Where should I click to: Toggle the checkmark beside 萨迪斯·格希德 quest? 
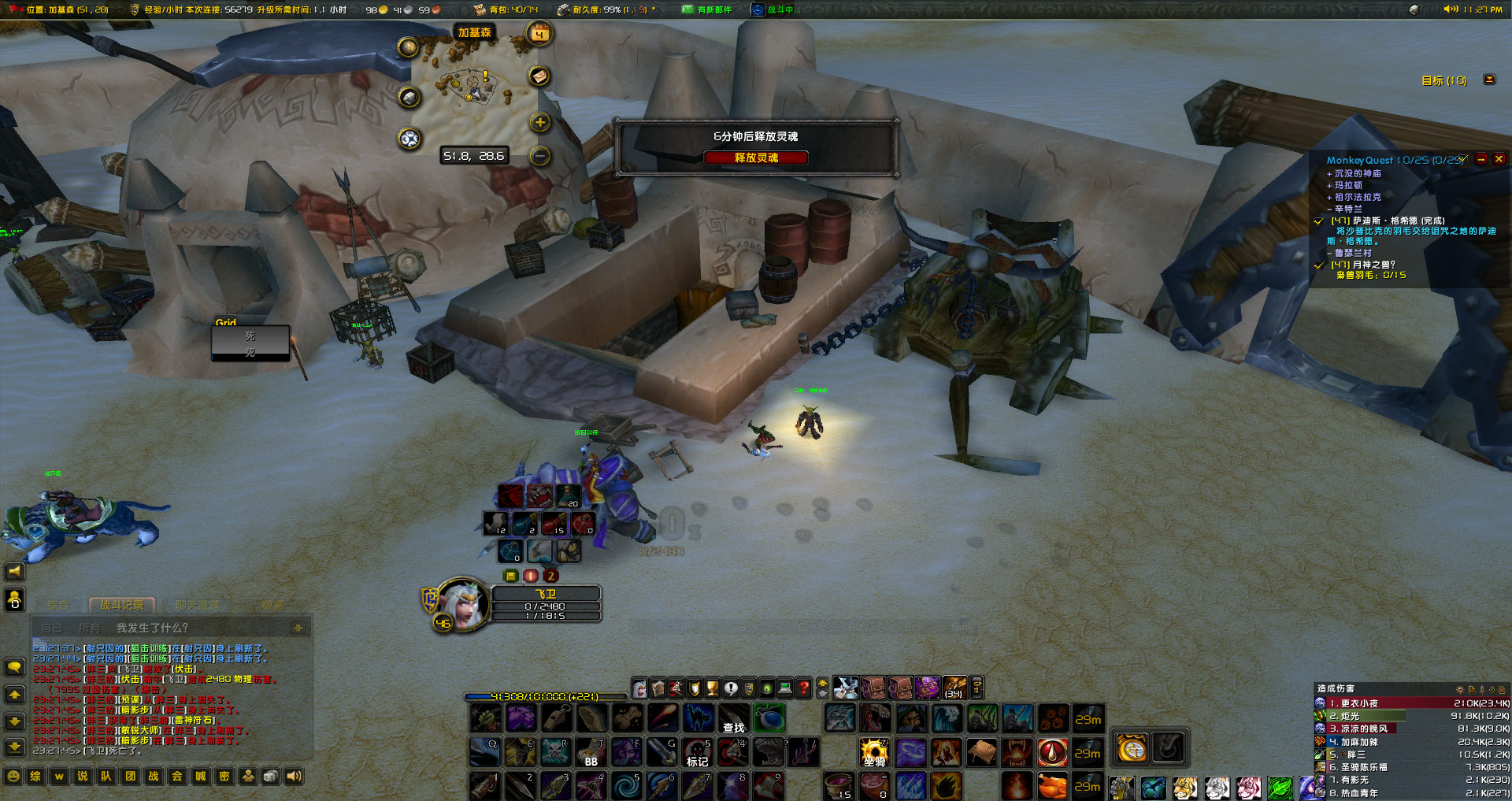(x=1319, y=221)
